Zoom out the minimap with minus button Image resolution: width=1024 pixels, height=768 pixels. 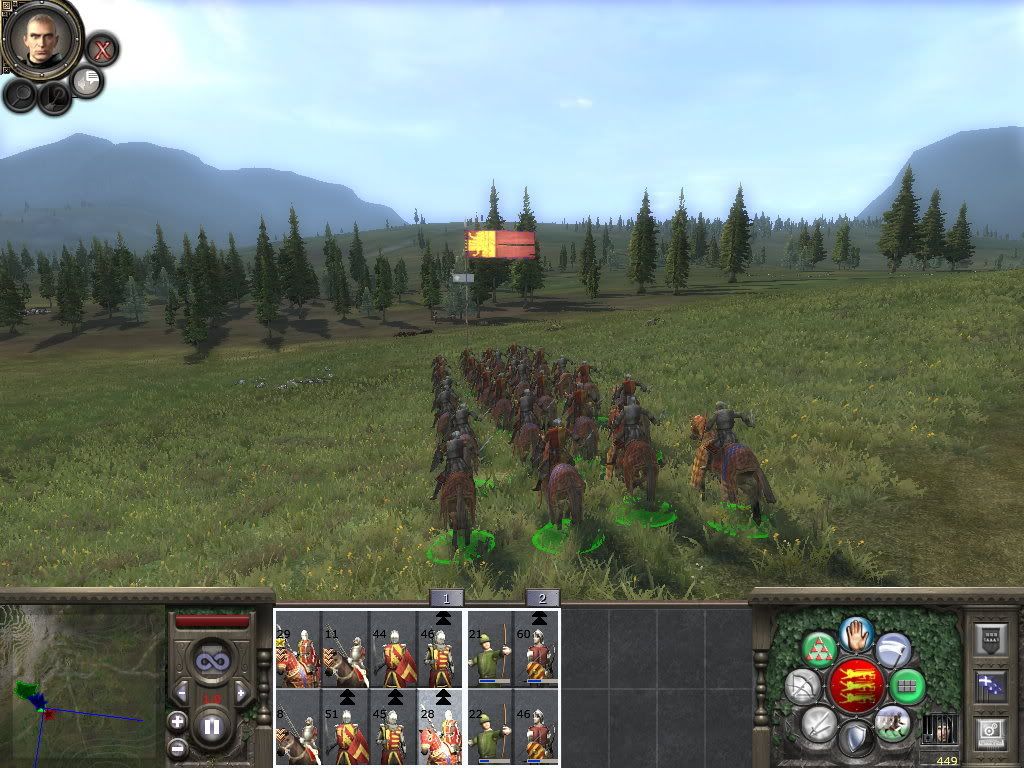[177, 747]
